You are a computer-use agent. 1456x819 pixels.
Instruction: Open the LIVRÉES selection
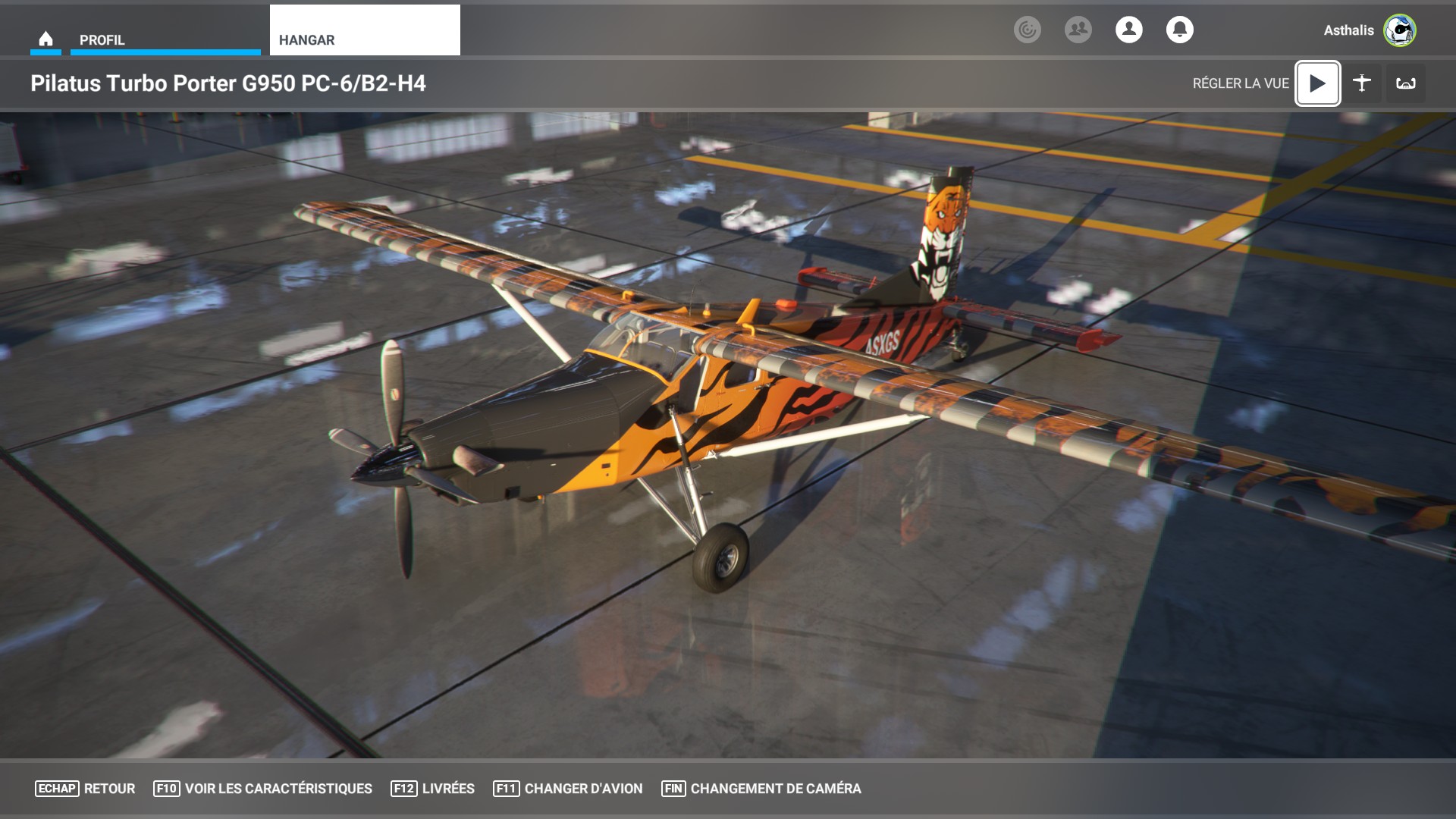click(433, 789)
